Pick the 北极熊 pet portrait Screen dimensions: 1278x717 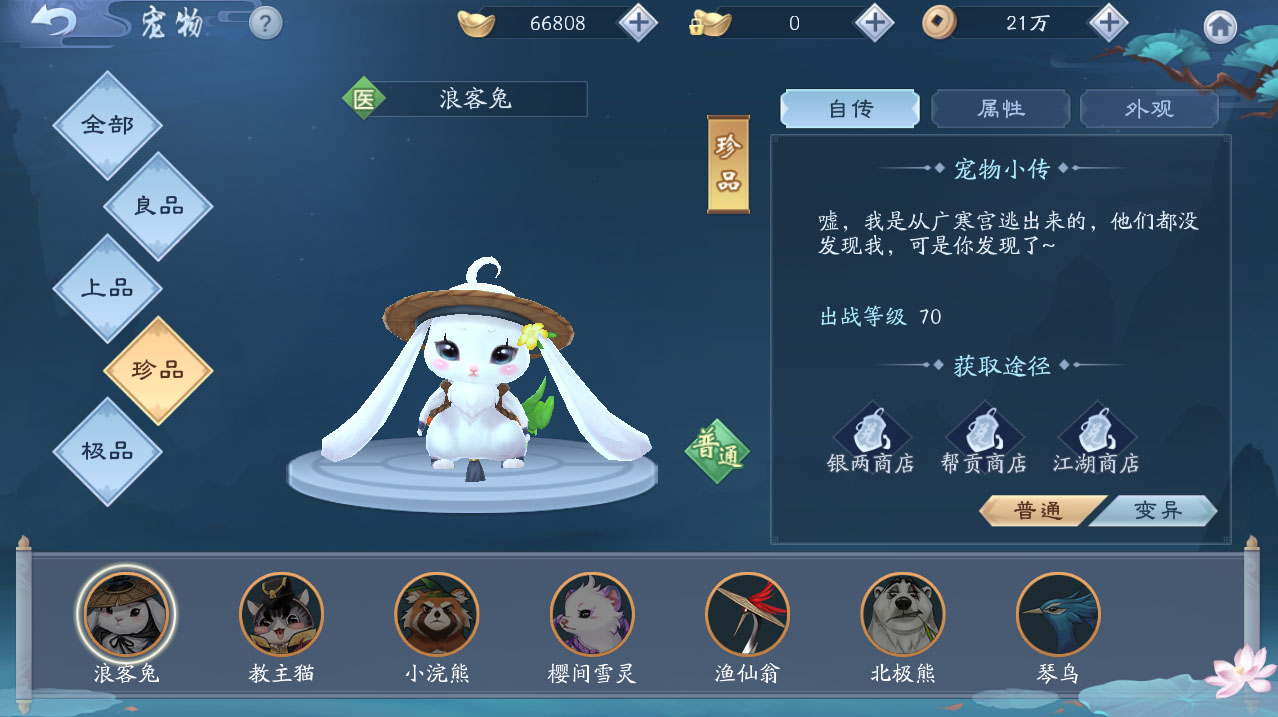903,614
